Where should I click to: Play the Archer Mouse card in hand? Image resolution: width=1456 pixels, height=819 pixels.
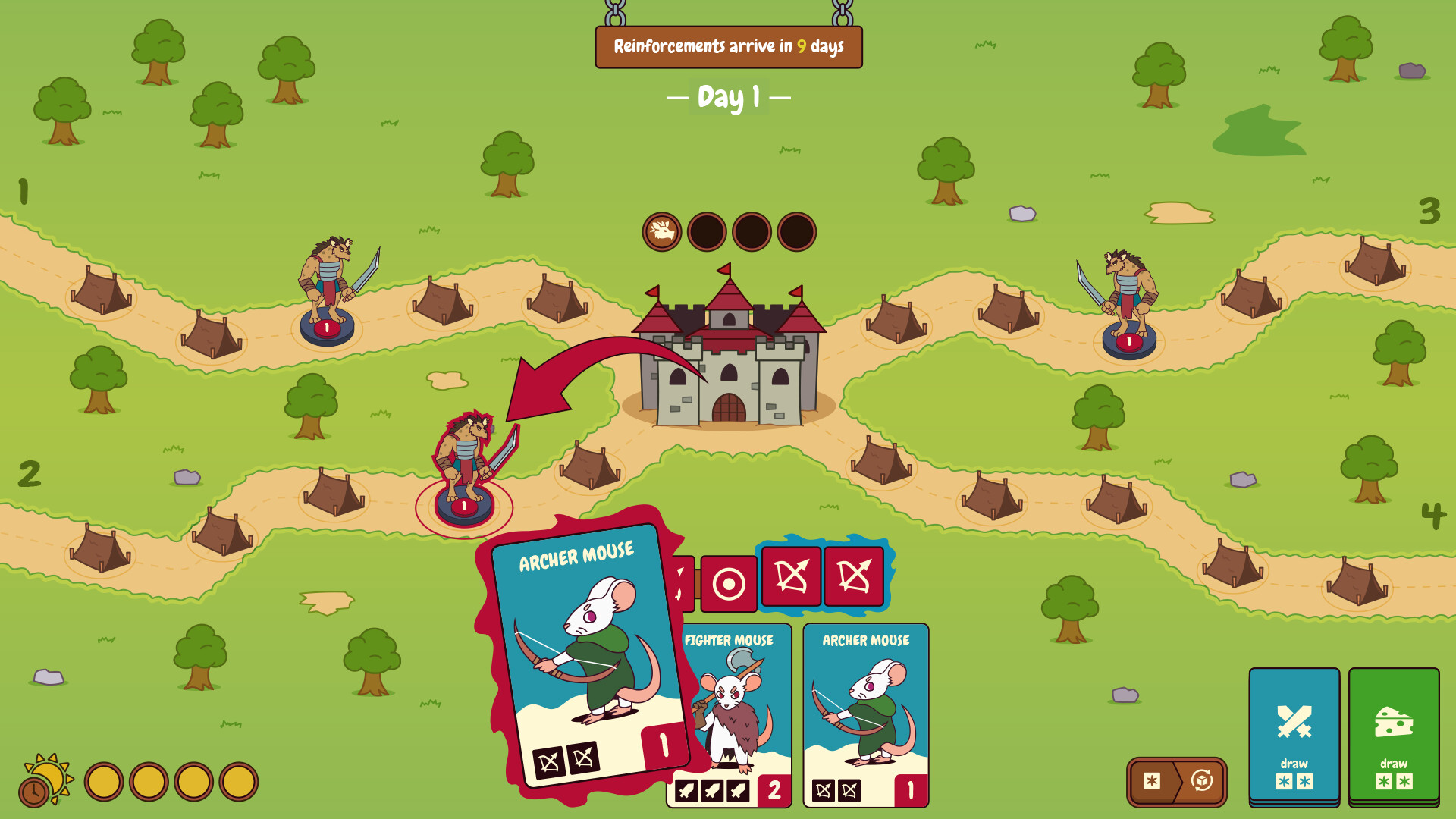click(865, 717)
